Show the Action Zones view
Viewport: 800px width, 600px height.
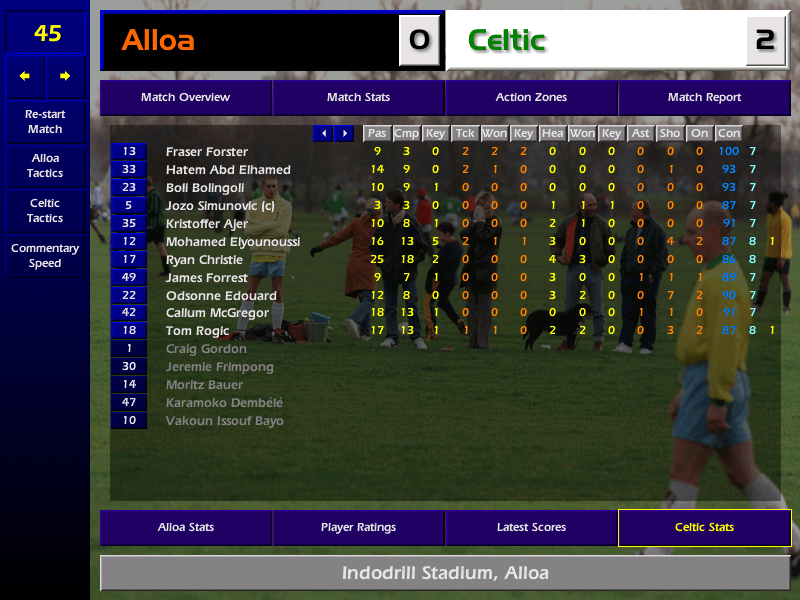(x=531, y=98)
